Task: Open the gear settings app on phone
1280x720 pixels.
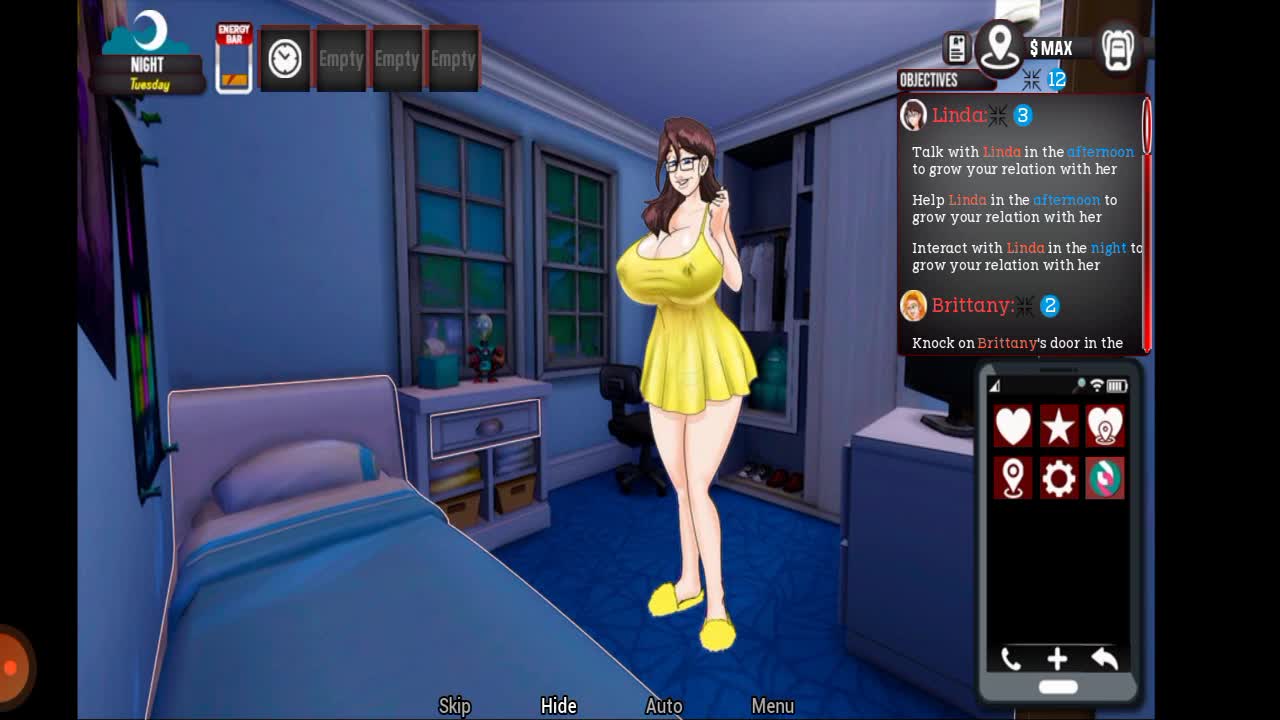Action: click(1059, 478)
